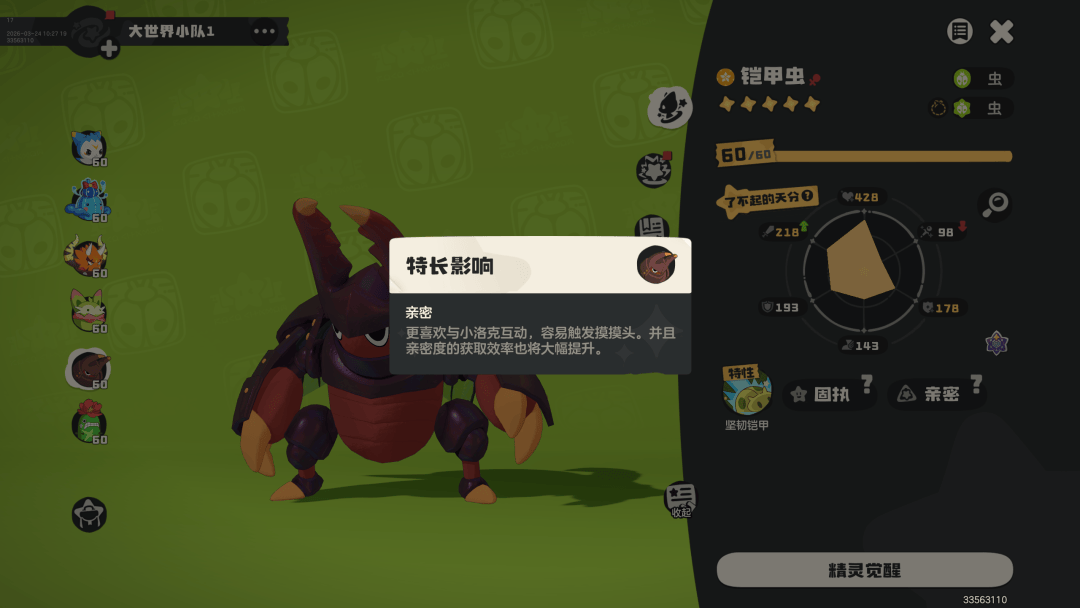Screen dimensions: 1080x608
Task: Switch to the starburst badge tab
Action: pyautogui.click(x=654, y=169)
